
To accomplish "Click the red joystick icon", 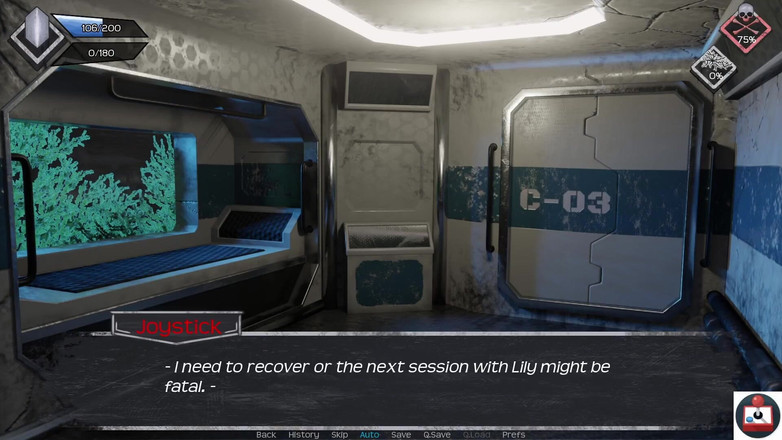I will 757,415.
